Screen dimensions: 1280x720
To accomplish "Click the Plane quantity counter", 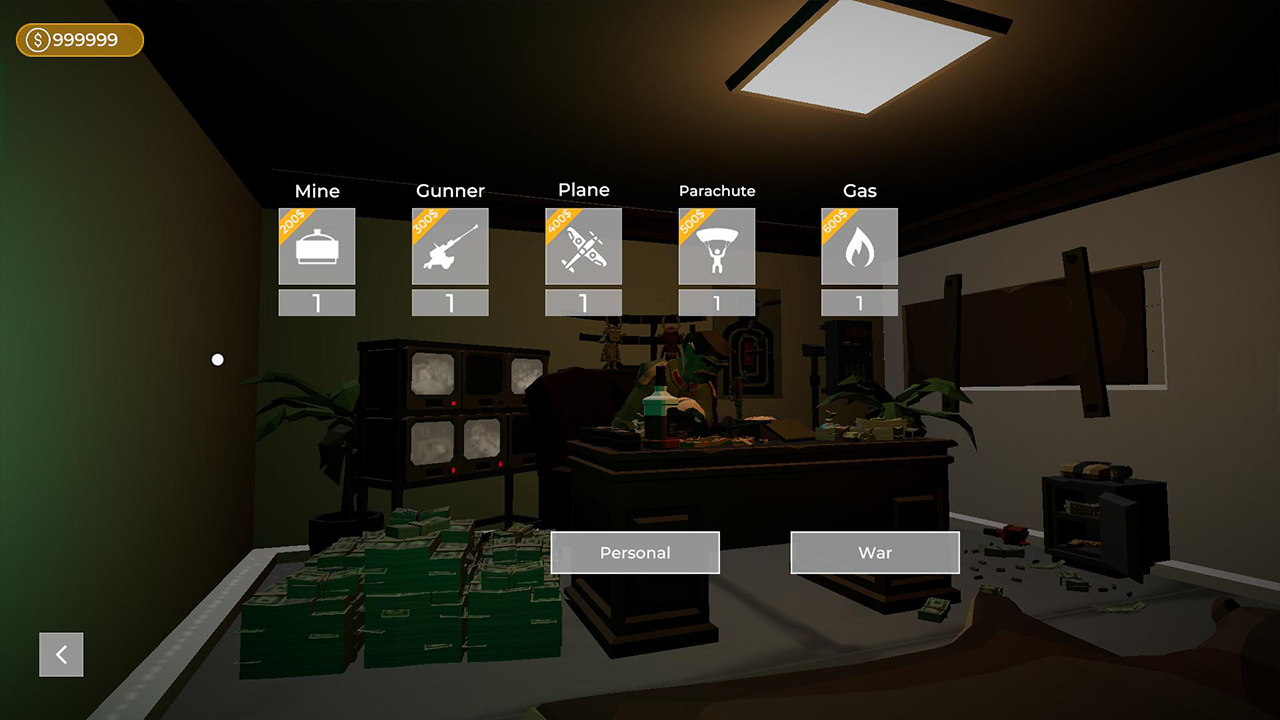I will pyautogui.click(x=583, y=302).
